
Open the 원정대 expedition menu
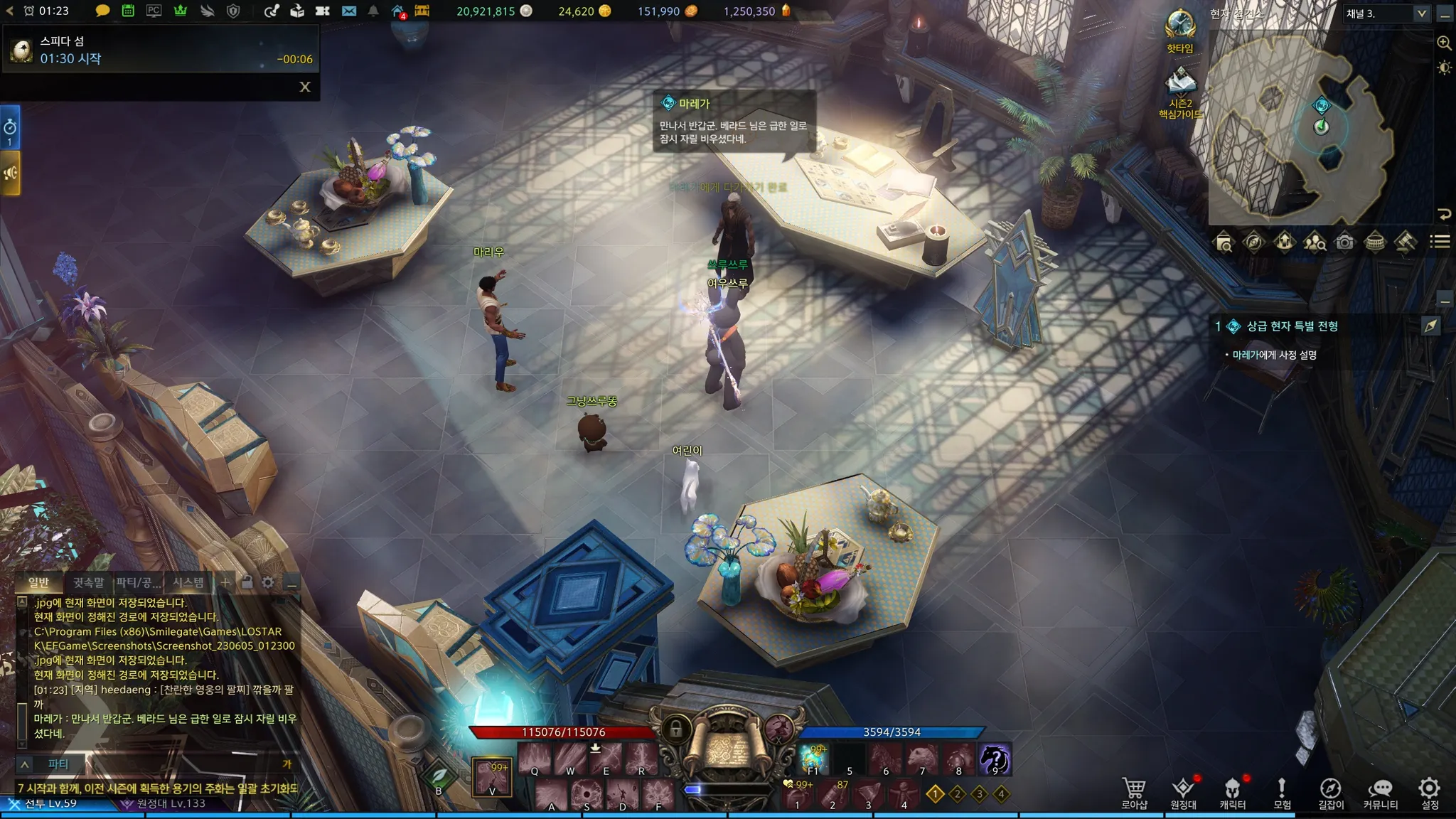pos(1184,793)
